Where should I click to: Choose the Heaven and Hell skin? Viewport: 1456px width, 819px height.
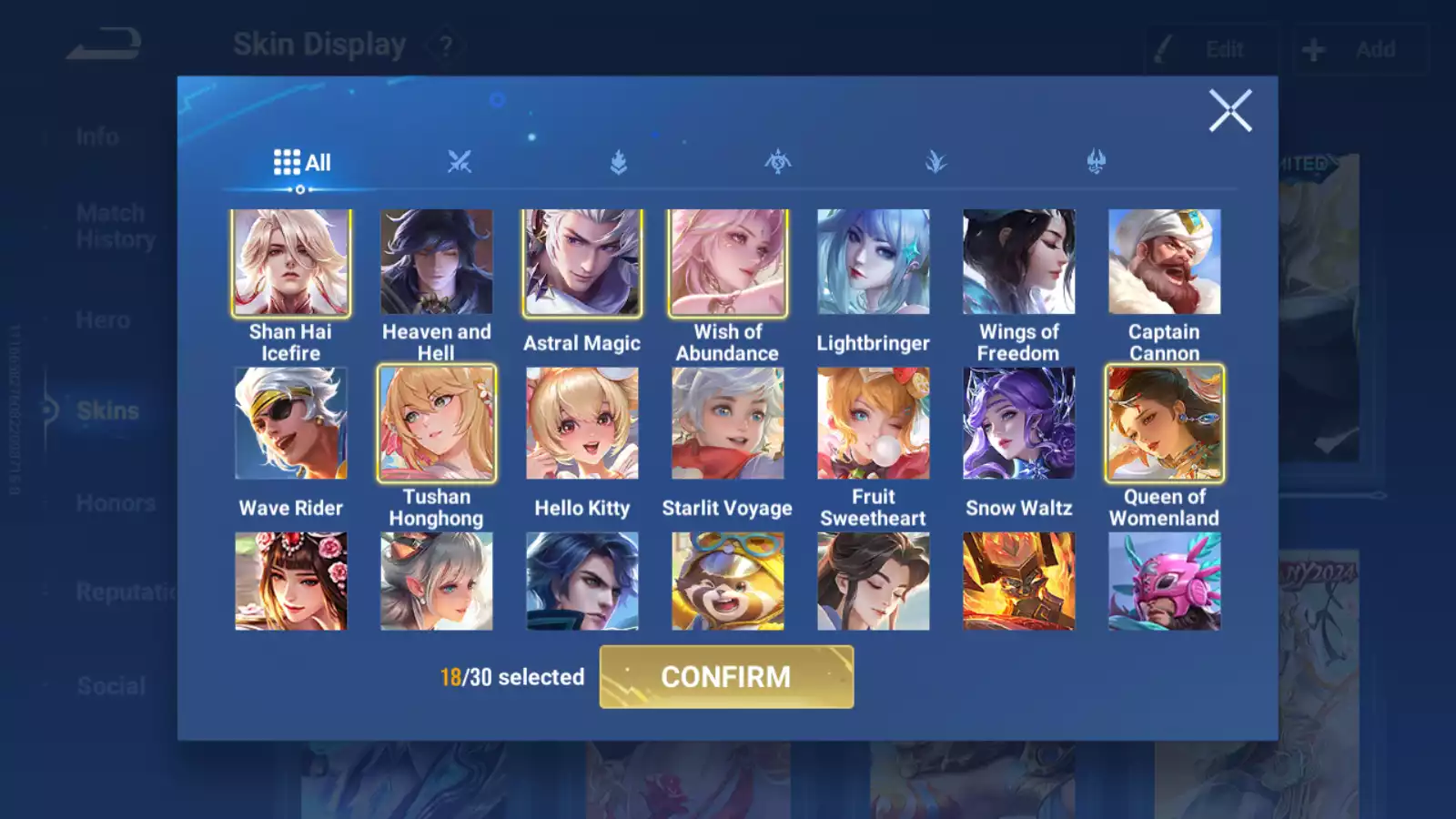436,262
